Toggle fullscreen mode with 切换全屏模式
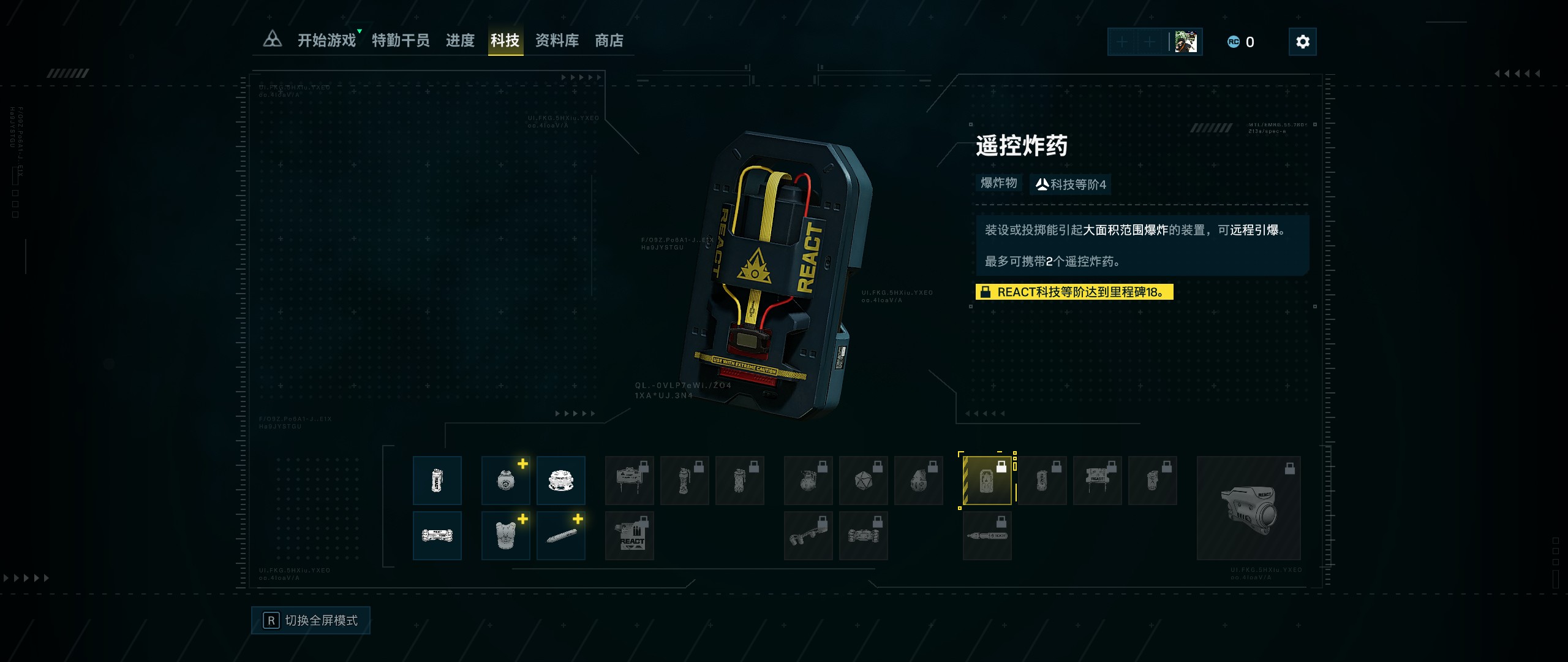The height and width of the screenshot is (662, 1568). (311, 620)
